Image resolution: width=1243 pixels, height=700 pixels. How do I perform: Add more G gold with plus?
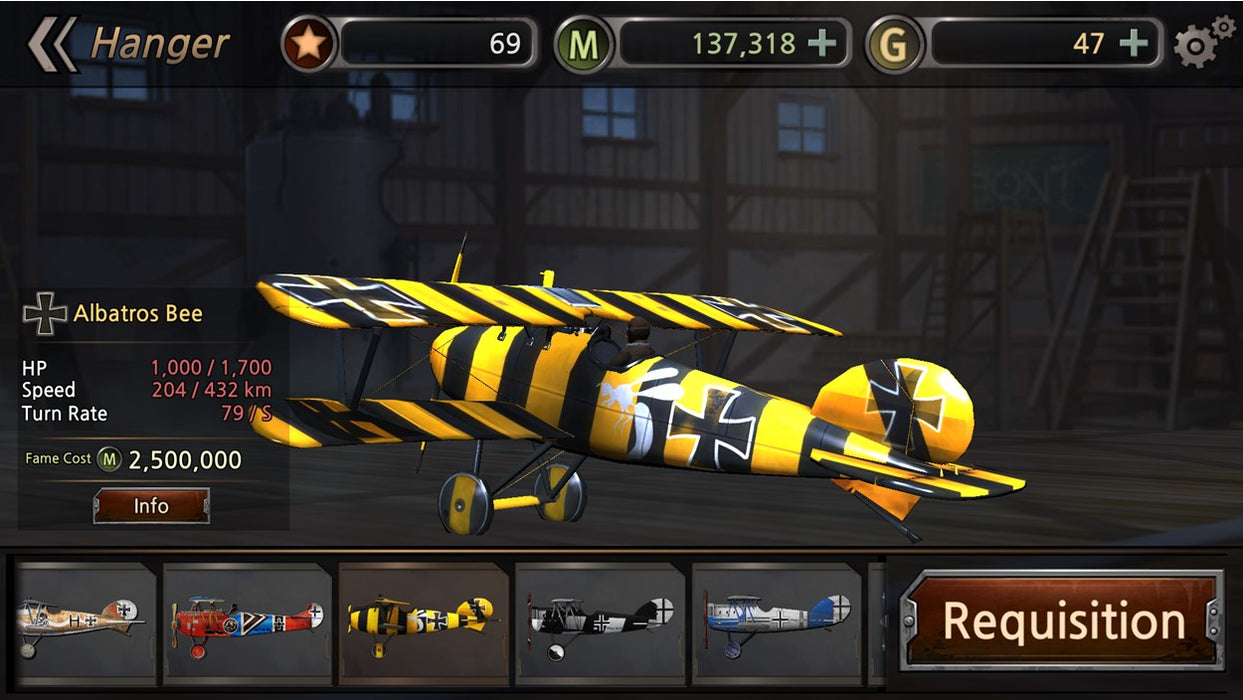coord(1133,44)
